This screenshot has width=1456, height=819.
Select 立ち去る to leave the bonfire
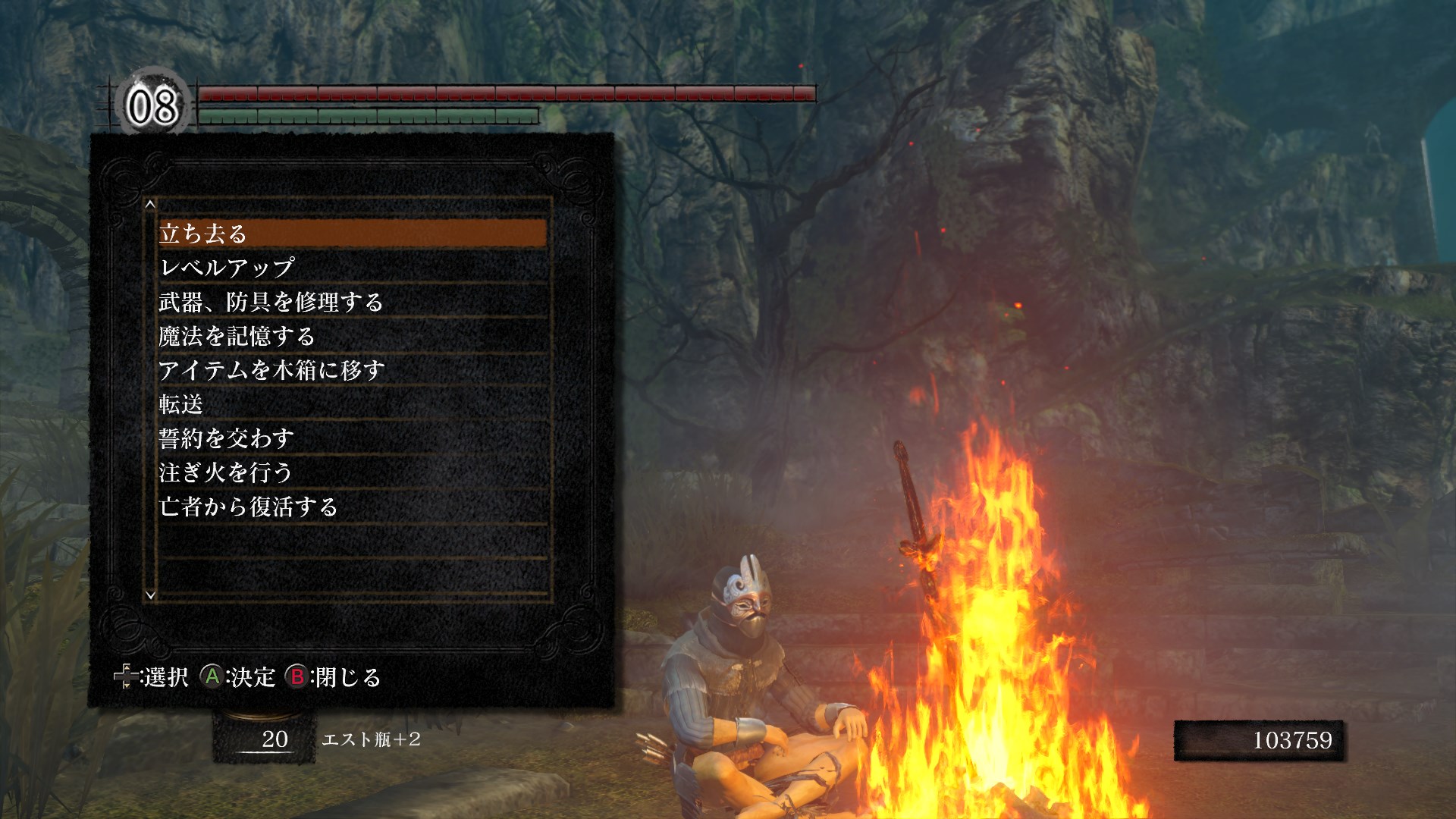[x=353, y=234]
